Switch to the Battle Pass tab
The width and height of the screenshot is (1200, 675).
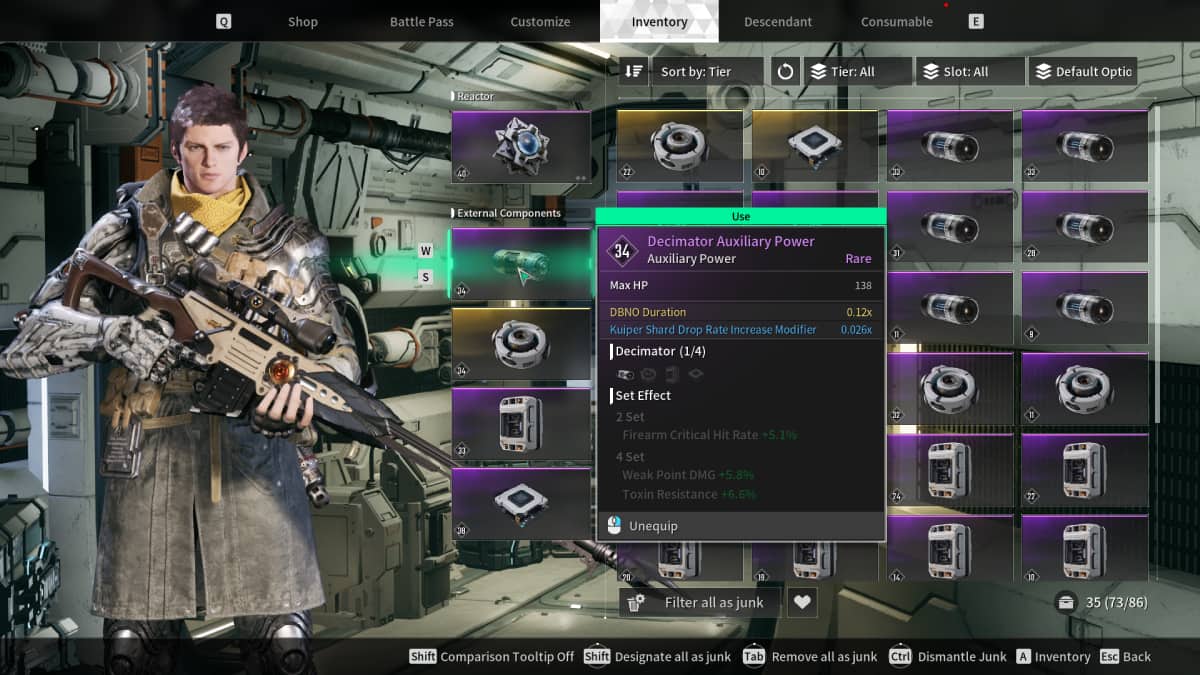[421, 22]
